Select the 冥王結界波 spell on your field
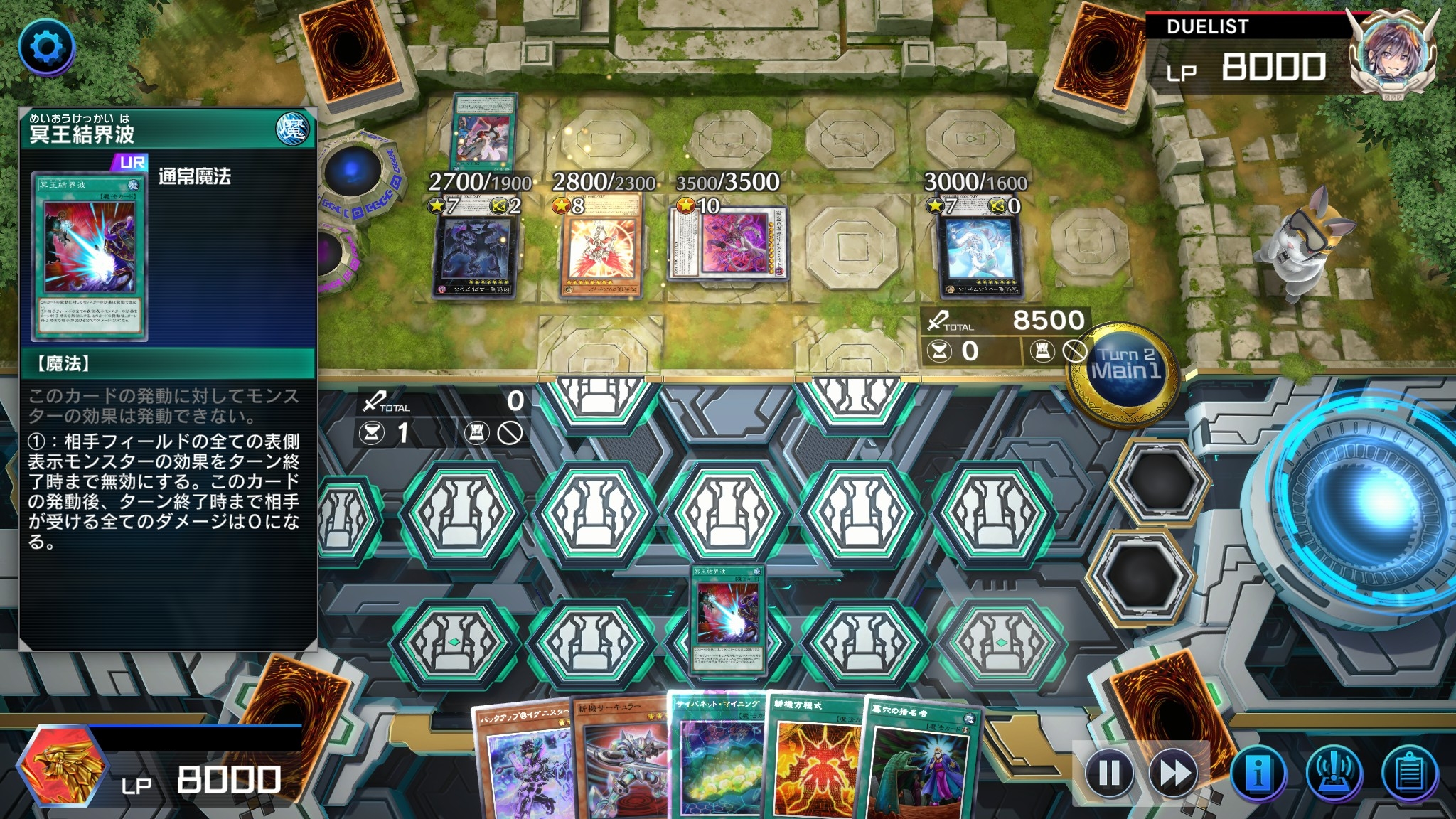Screen dimensions: 1456x819 pos(729,619)
